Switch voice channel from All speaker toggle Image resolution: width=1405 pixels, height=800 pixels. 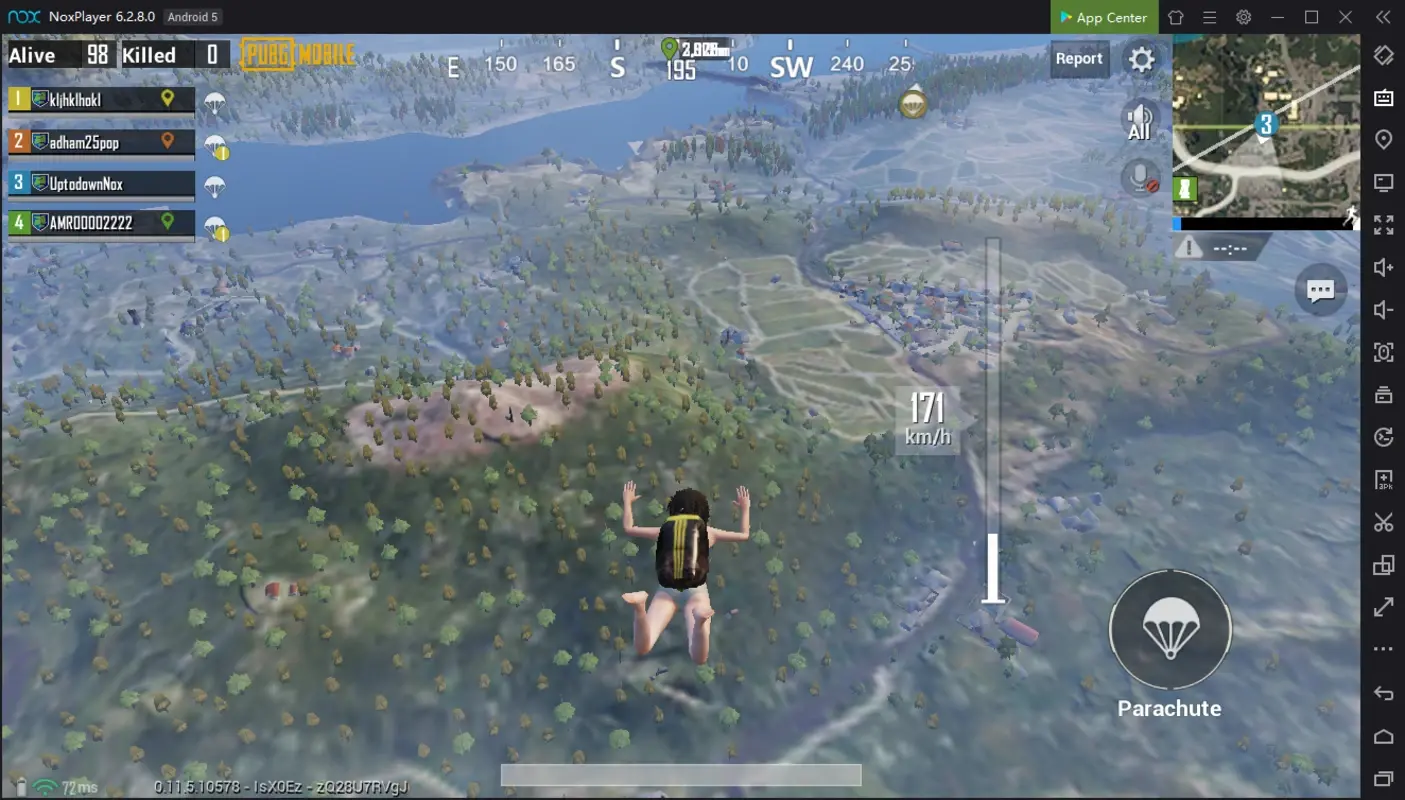click(x=1139, y=120)
